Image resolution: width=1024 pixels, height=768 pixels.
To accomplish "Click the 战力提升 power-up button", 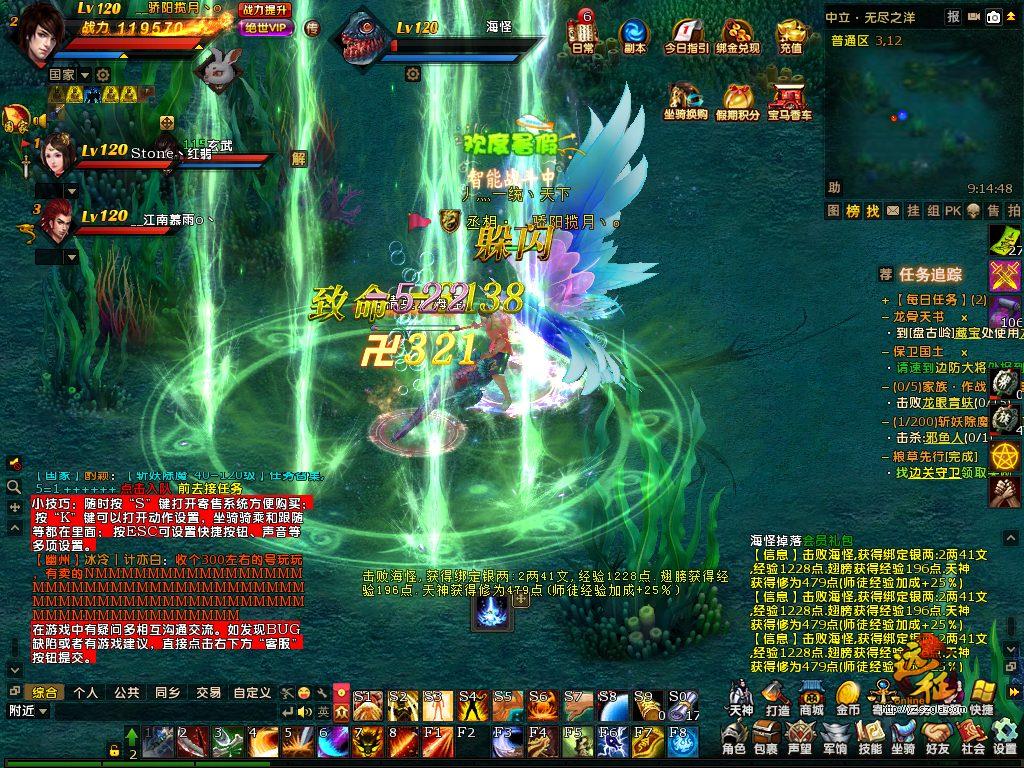I will point(265,10).
